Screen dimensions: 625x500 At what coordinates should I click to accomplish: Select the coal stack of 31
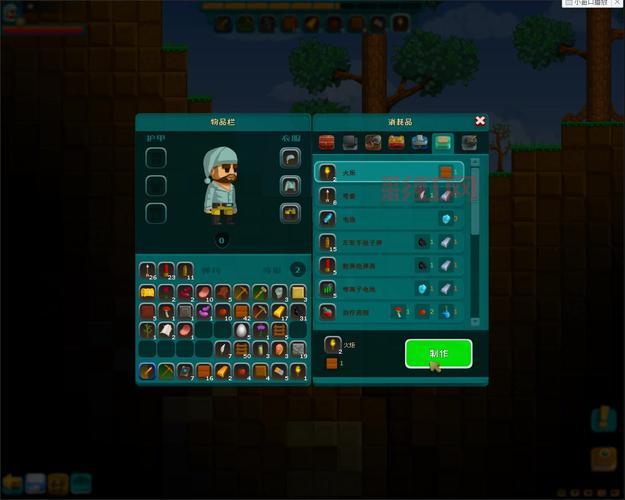298,311
